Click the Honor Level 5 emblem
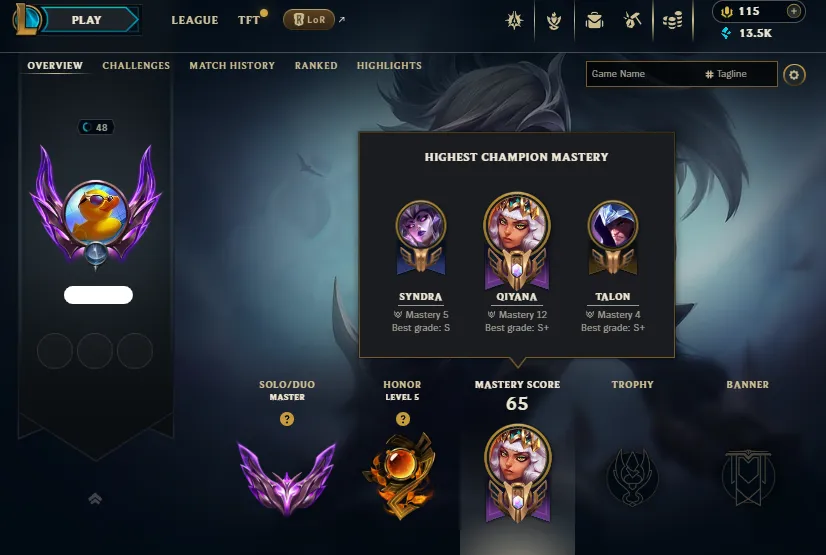Viewport: 826px width, 555px height. pos(403,476)
